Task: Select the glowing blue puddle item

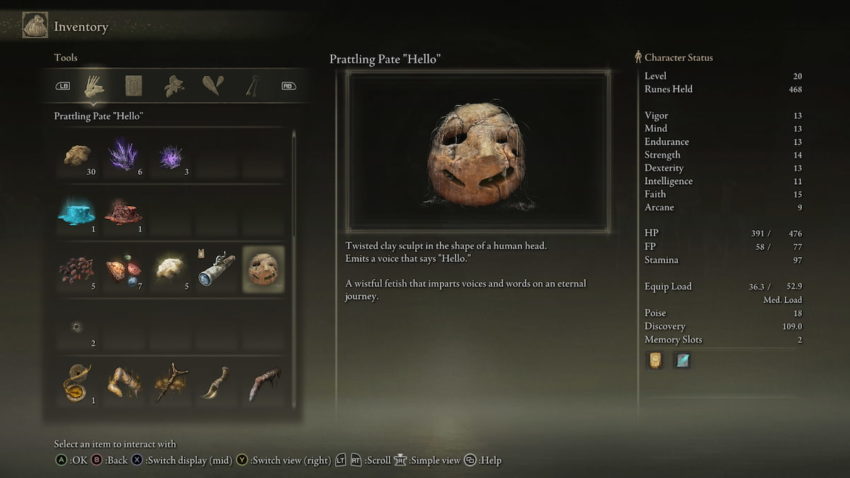Action: point(77,212)
